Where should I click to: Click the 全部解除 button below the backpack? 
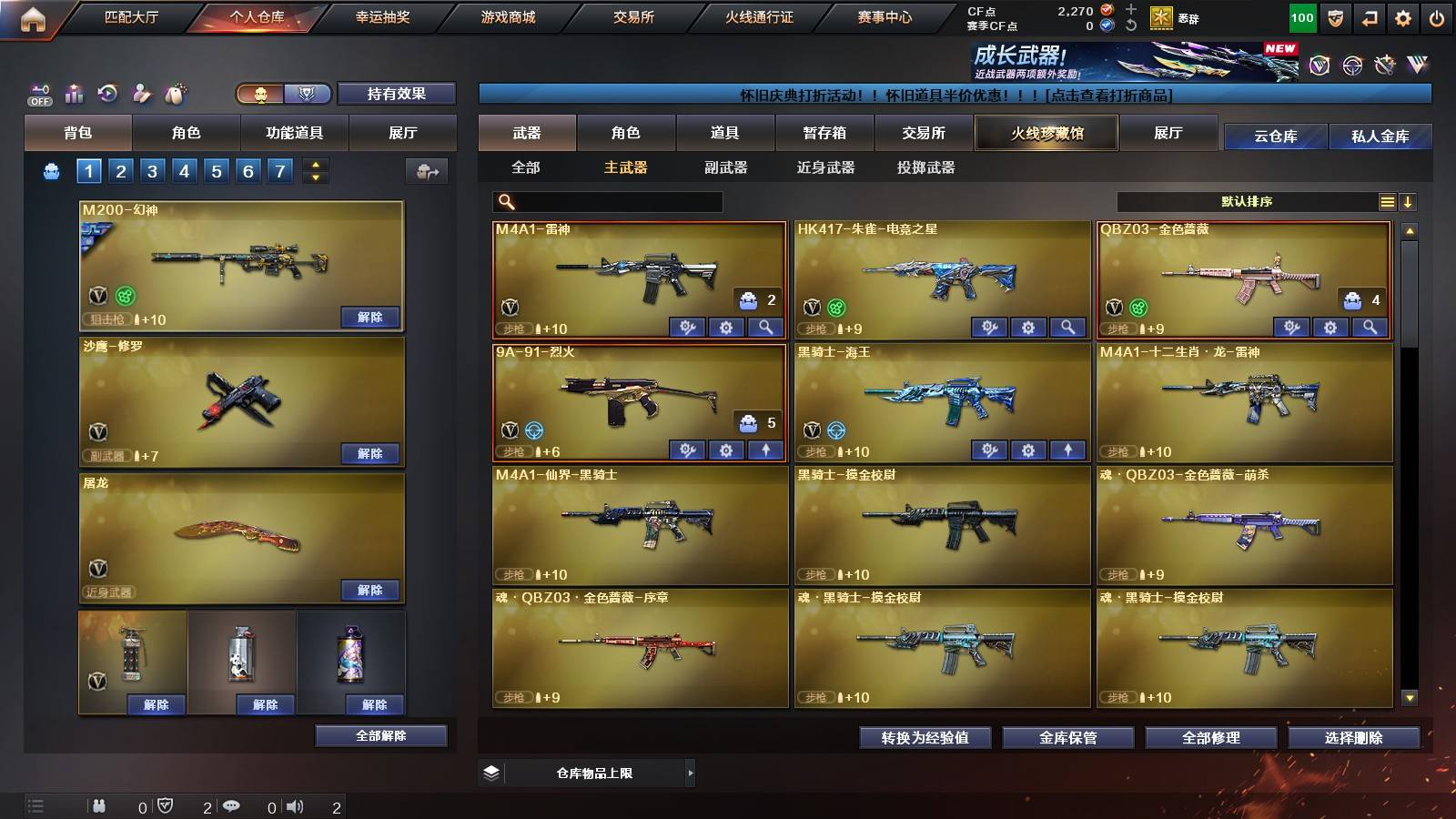pyautogui.click(x=380, y=735)
